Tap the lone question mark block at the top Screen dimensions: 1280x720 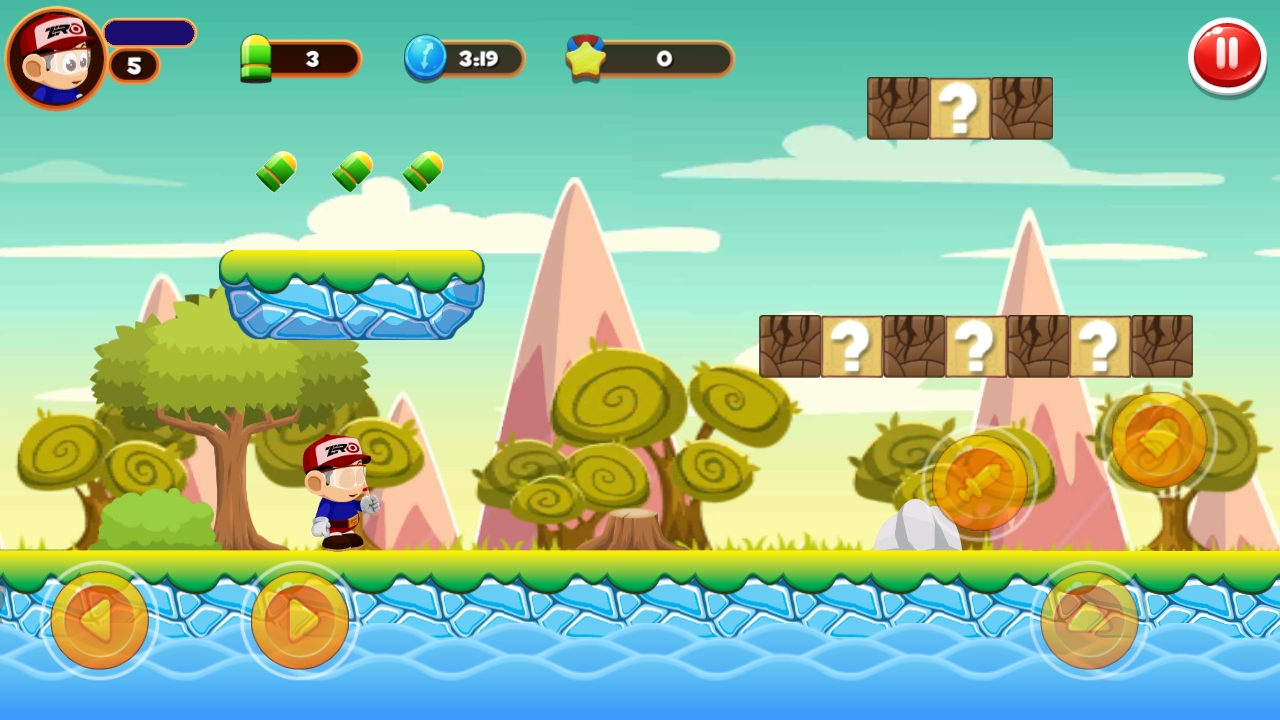(958, 107)
